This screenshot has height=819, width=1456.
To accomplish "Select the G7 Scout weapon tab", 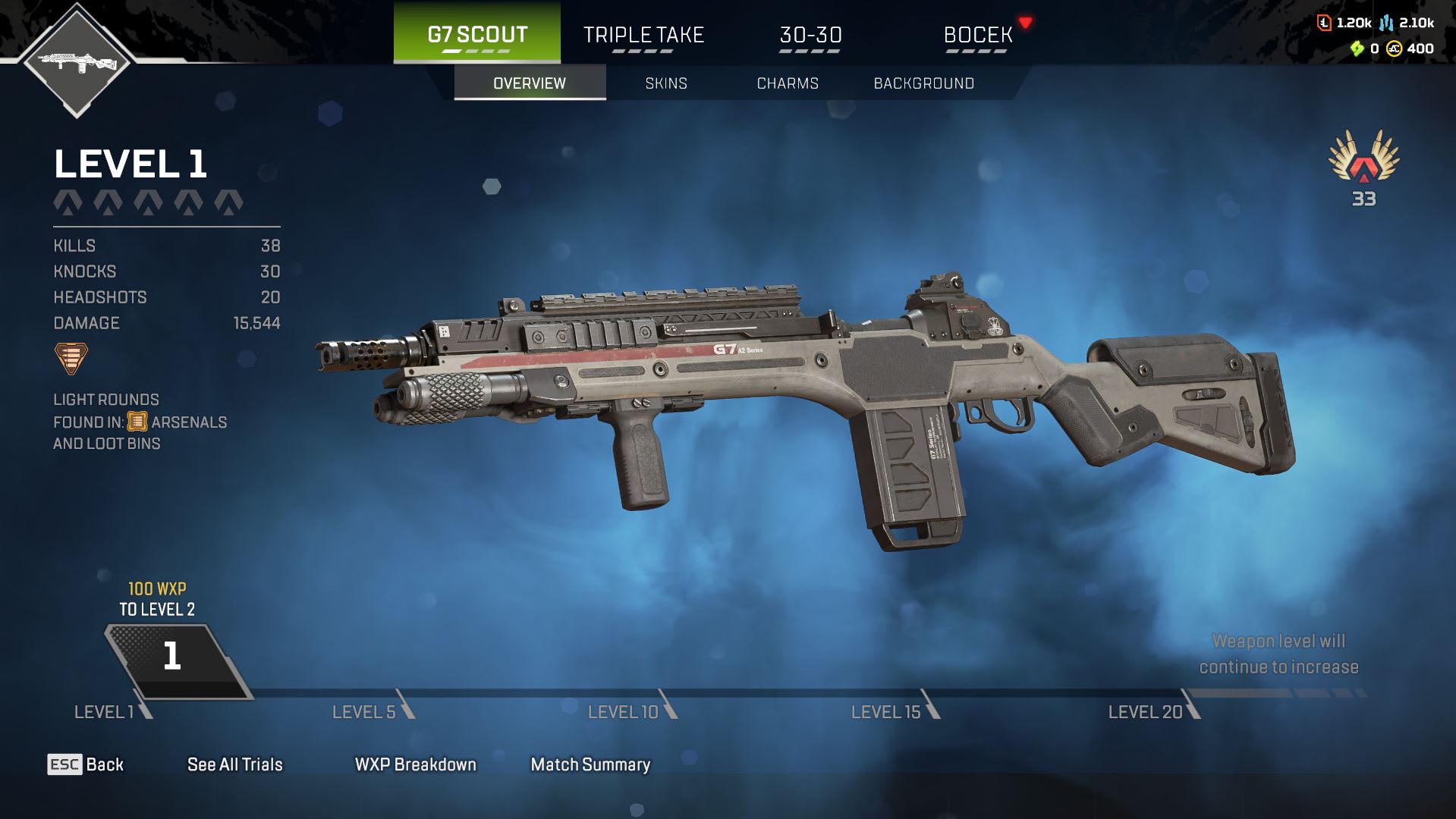I will pos(477,34).
